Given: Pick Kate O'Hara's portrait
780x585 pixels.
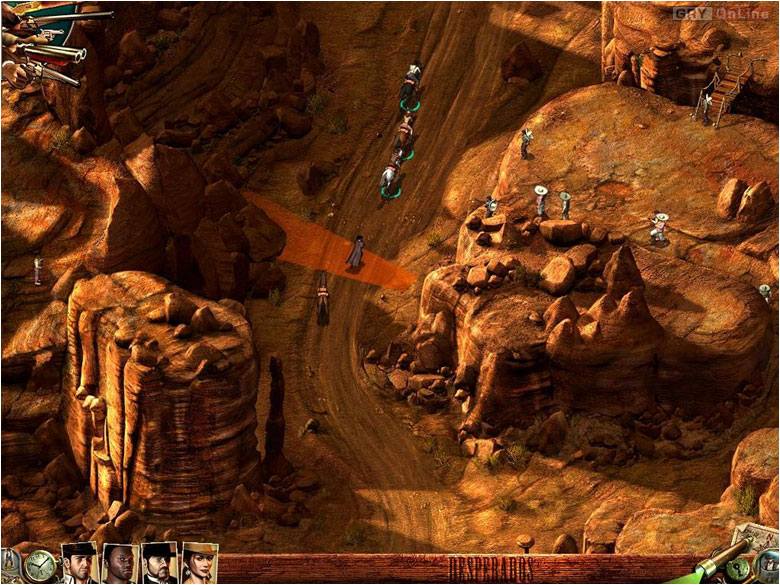Looking at the screenshot, I should click(199, 563).
